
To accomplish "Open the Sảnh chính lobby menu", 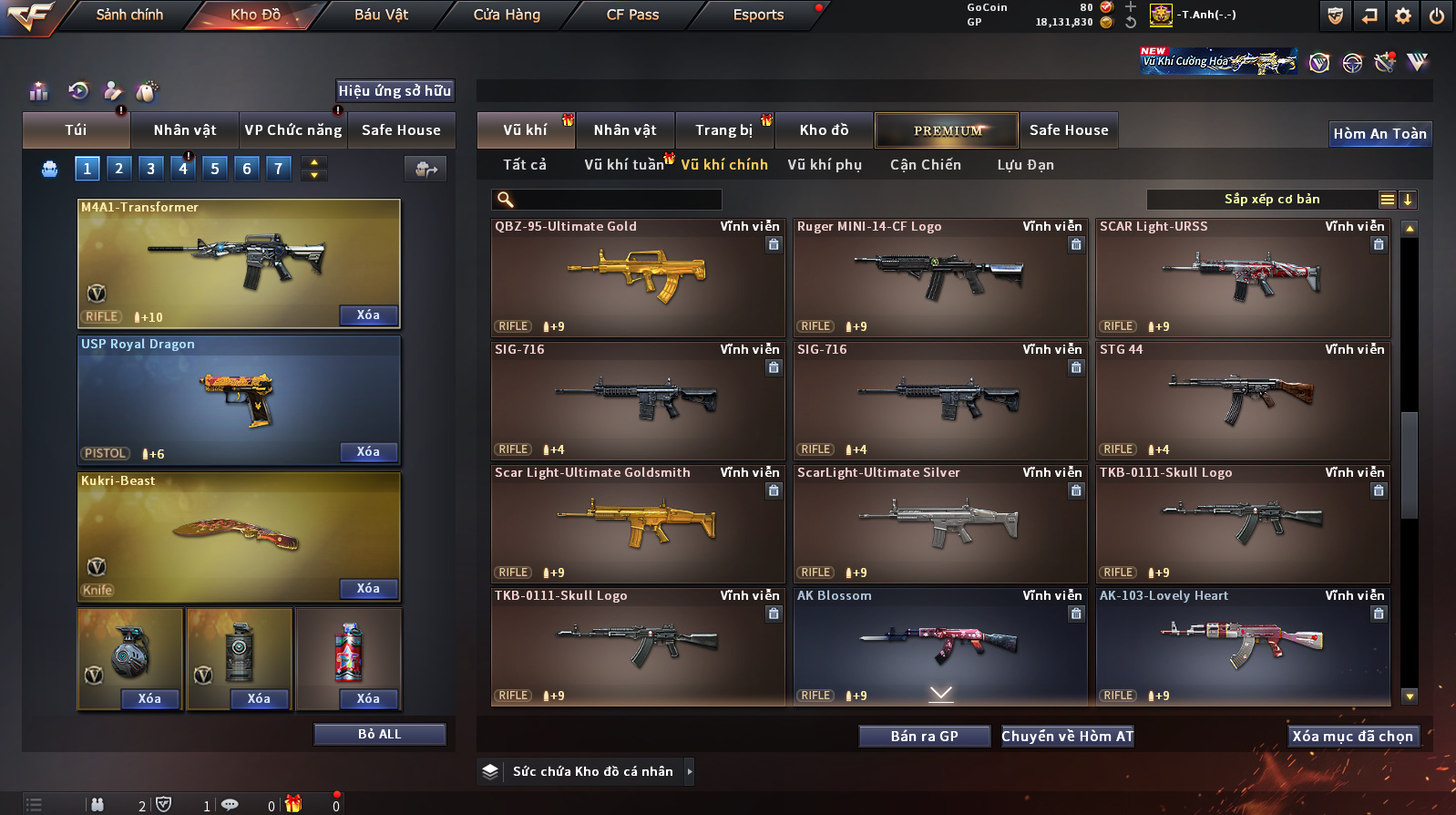I will tap(129, 15).
